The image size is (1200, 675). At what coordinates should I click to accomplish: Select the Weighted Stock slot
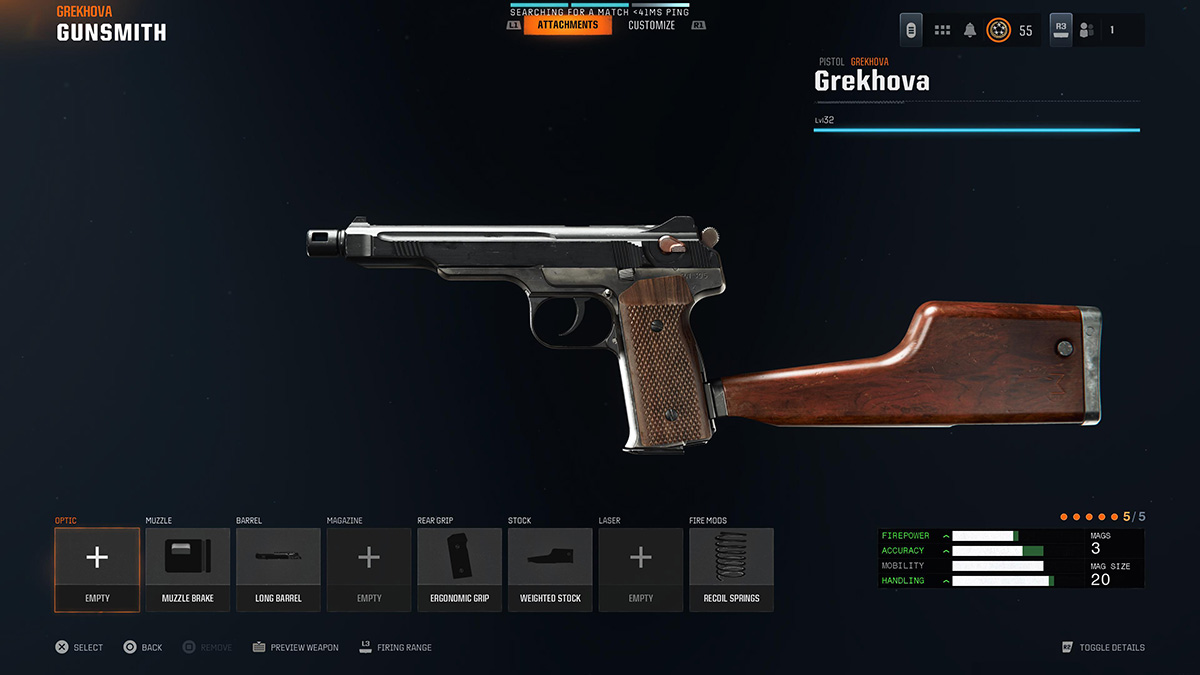point(550,568)
